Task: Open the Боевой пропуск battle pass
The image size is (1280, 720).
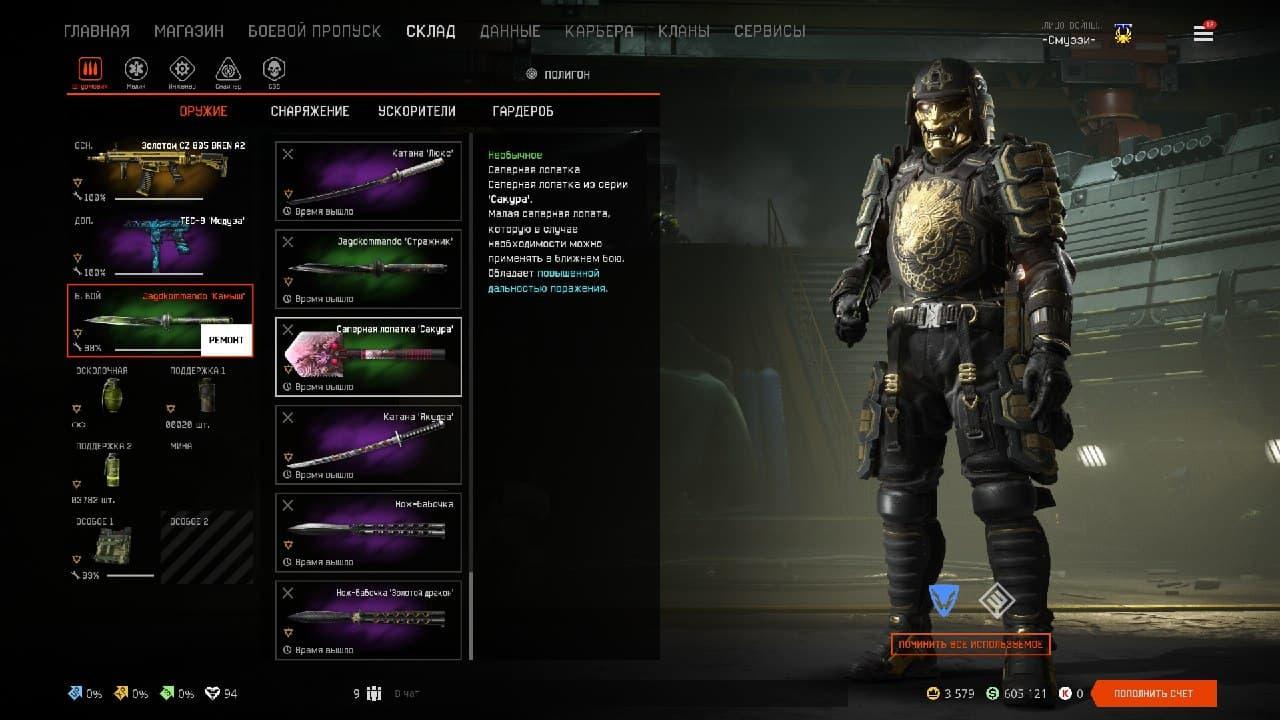Action: (x=314, y=31)
